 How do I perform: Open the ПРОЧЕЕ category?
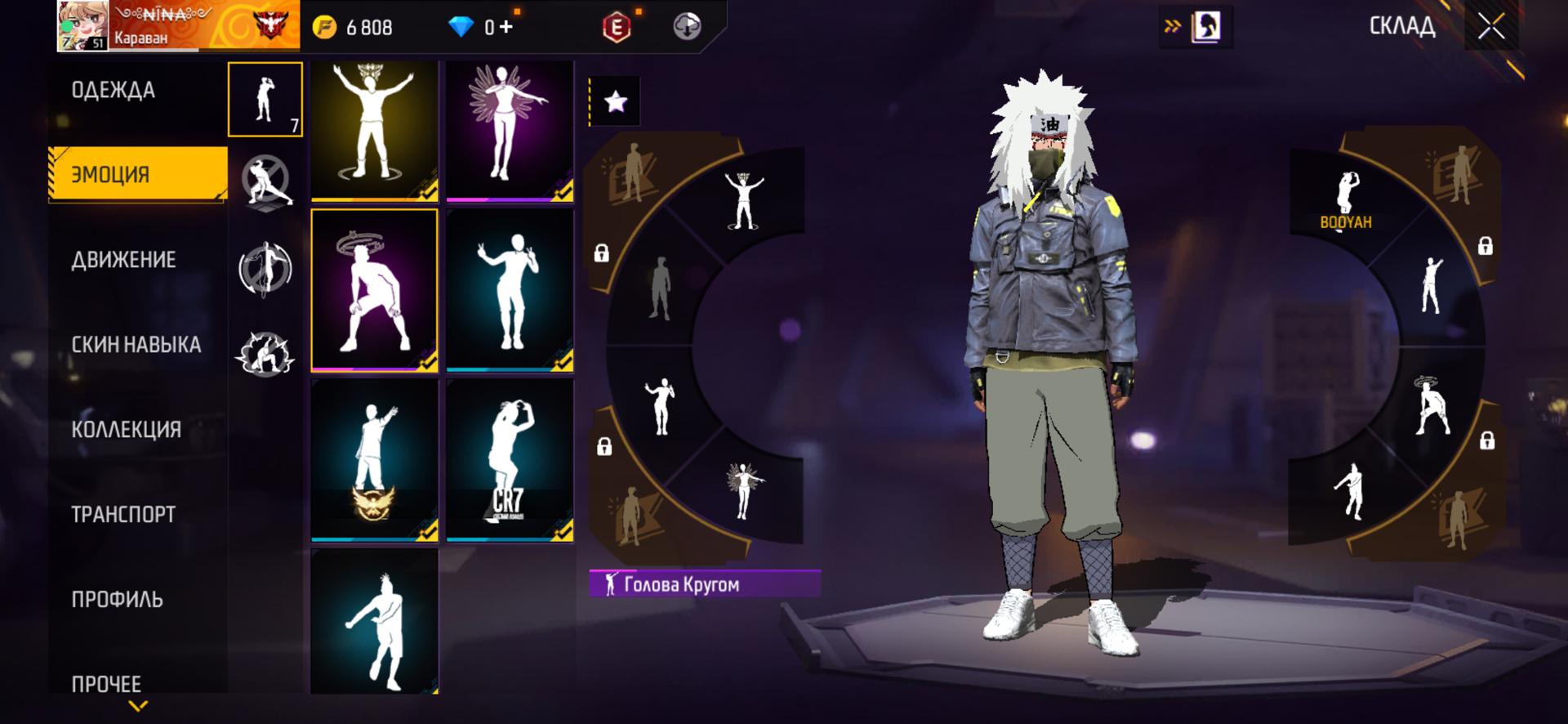(106, 684)
